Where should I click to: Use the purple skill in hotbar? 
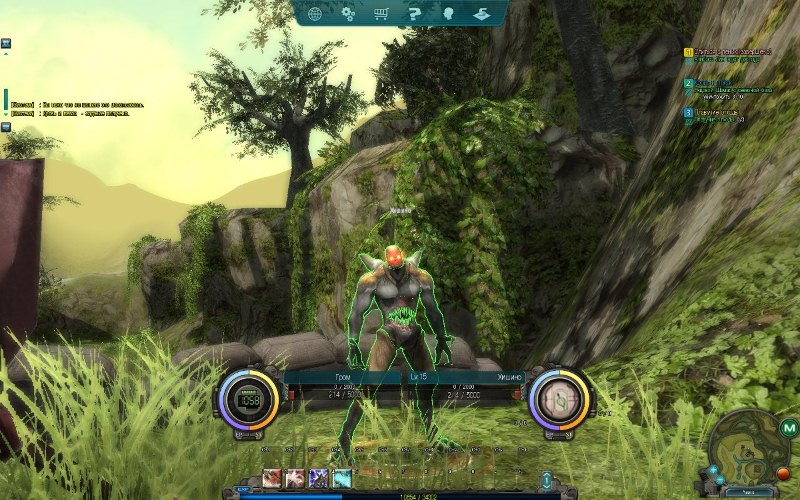[x=319, y=478]
